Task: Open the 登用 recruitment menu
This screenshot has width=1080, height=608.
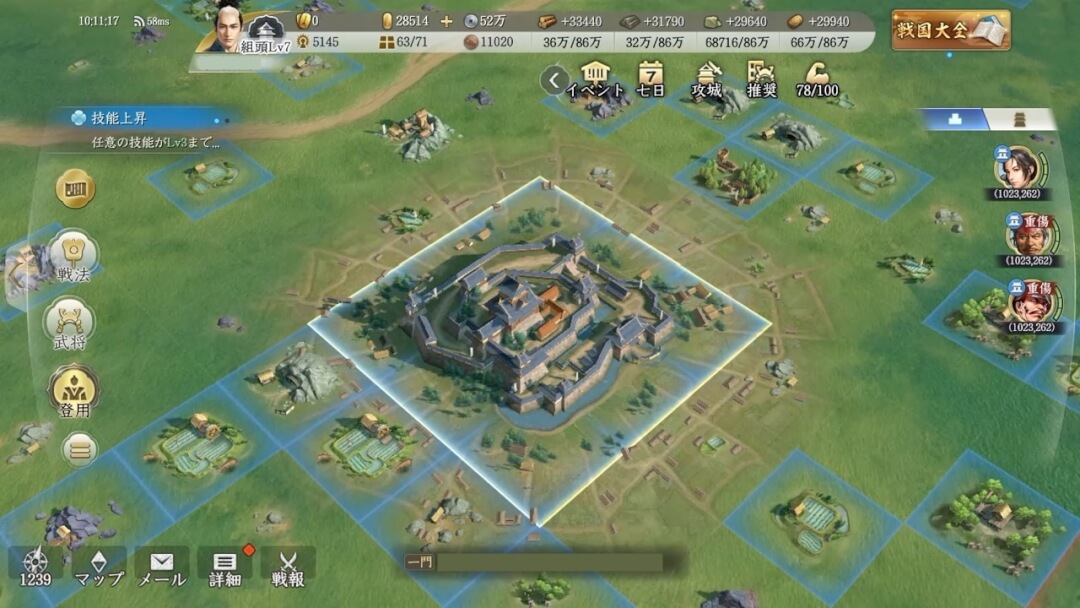Action: tap(72, 391)
